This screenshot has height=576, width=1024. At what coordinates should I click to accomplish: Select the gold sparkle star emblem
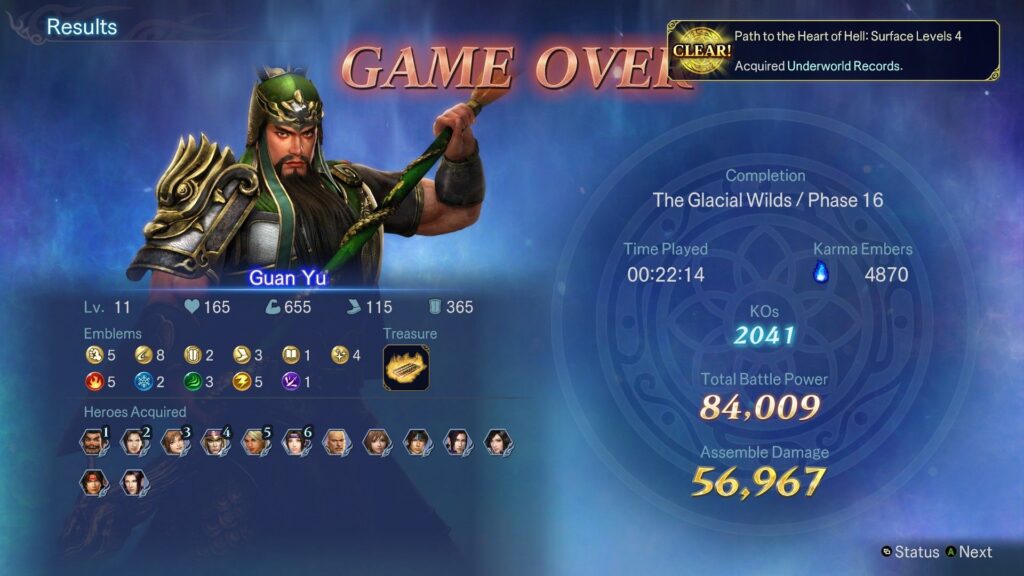pyautogui.click(x=339, y=354)
